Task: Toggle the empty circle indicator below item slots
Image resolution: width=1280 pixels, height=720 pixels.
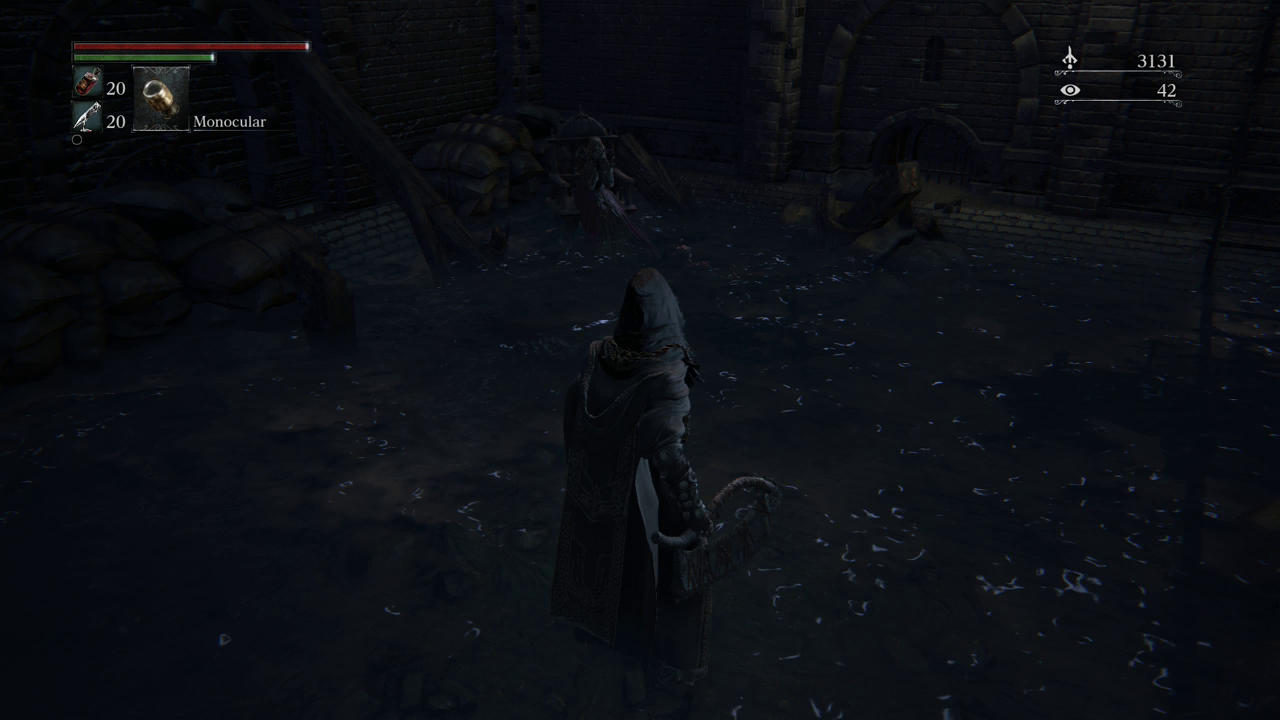Action: [x=77, y=139]
